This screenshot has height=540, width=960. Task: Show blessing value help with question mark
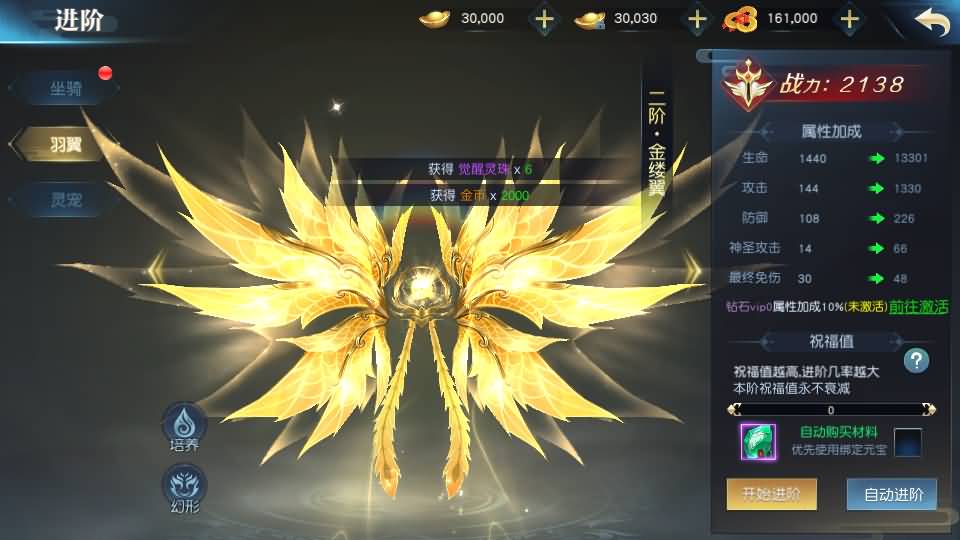coord(916,361)
